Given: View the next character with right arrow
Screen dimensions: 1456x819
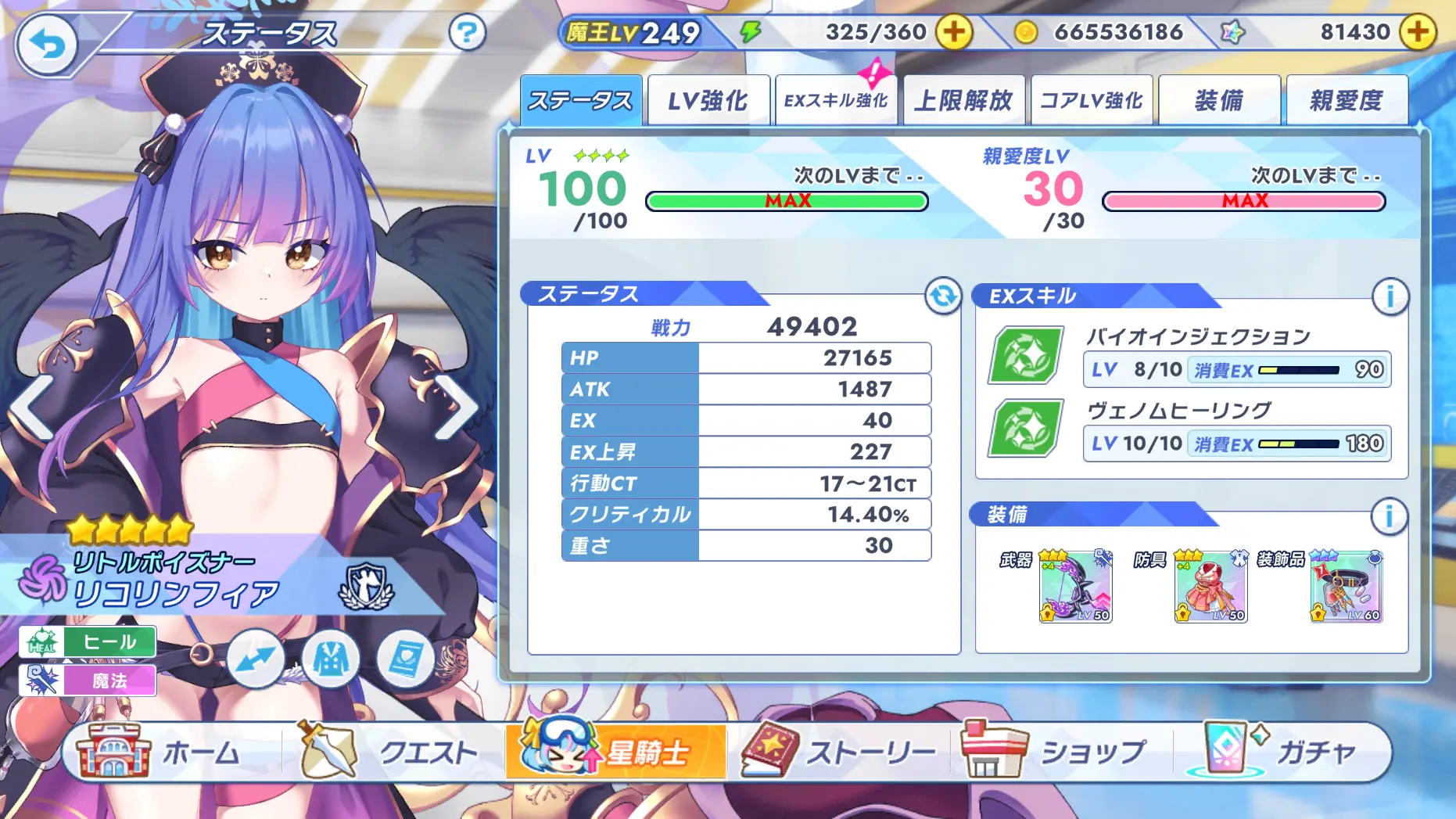Looking at the screenshot, I should click(457, 406).
